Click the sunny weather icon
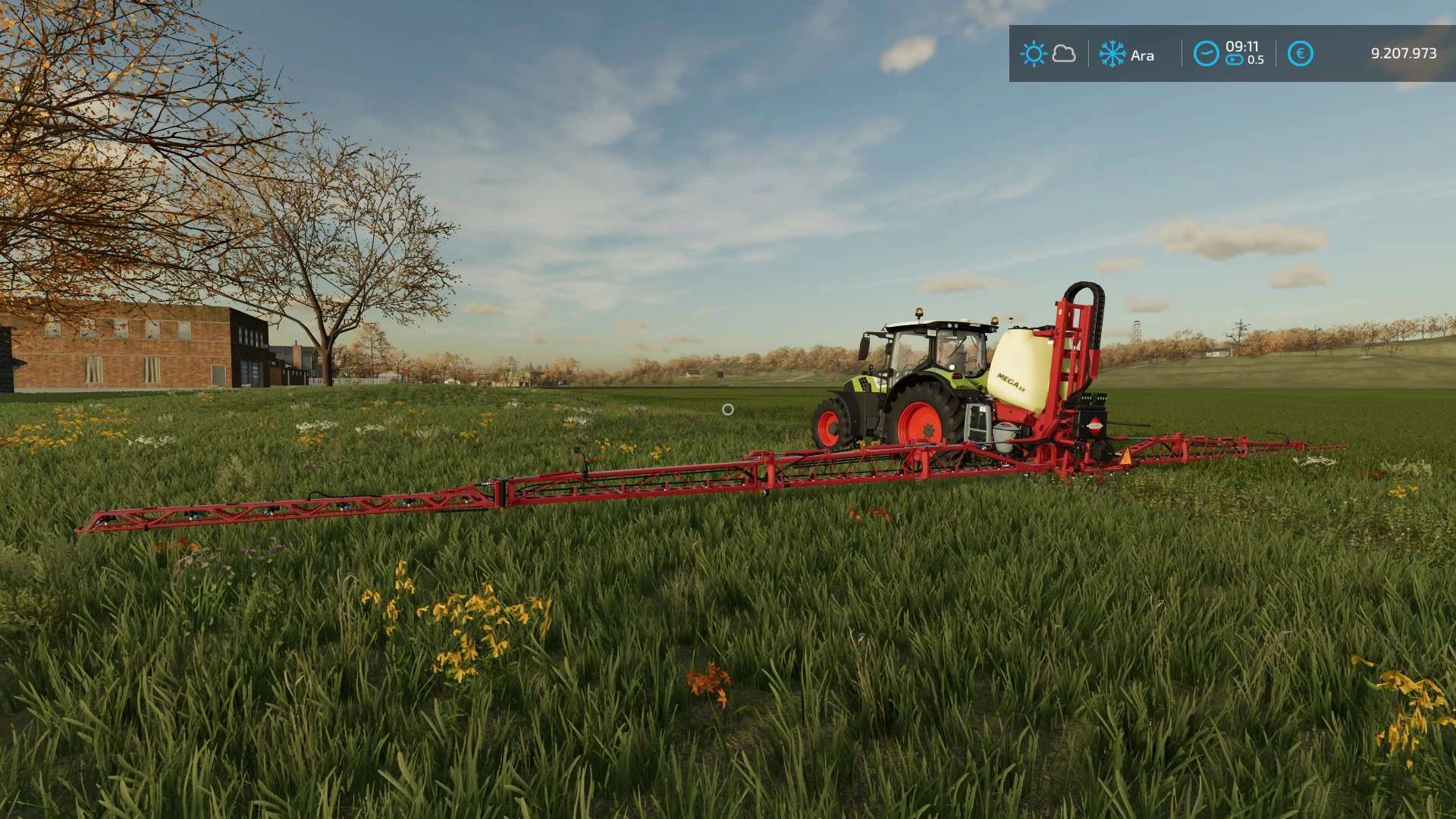Screen dimensions: 1456x819 (x=1033, y=54)
